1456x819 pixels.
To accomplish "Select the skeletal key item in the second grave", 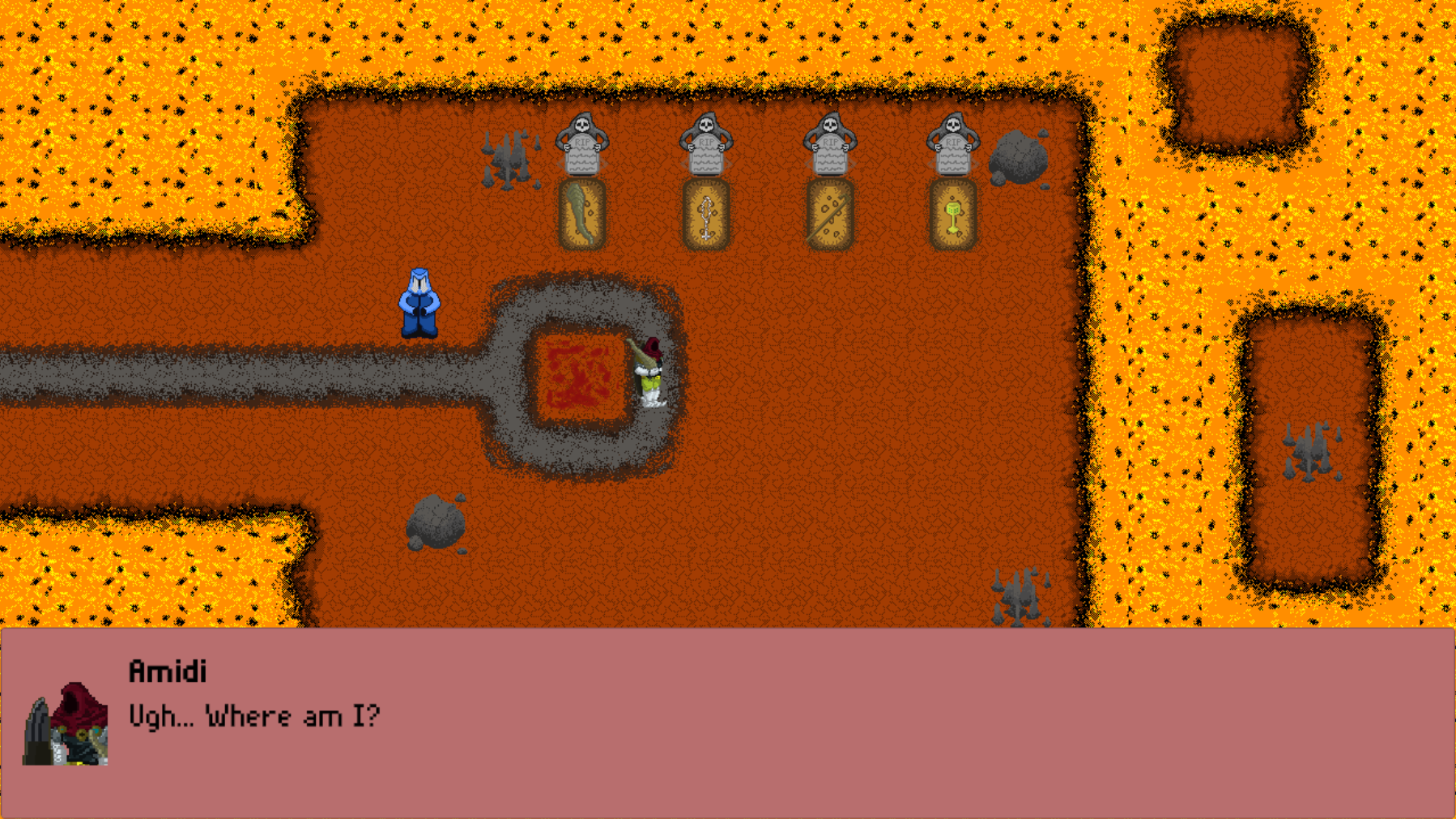I will (x=705, y=214).
